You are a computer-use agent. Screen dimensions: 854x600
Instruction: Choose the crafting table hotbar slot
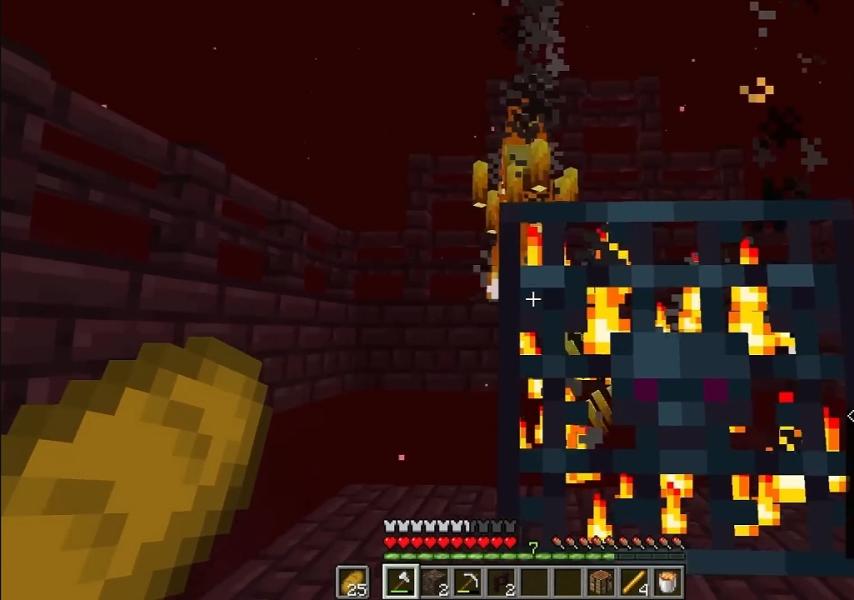click(x=599, y=580)
